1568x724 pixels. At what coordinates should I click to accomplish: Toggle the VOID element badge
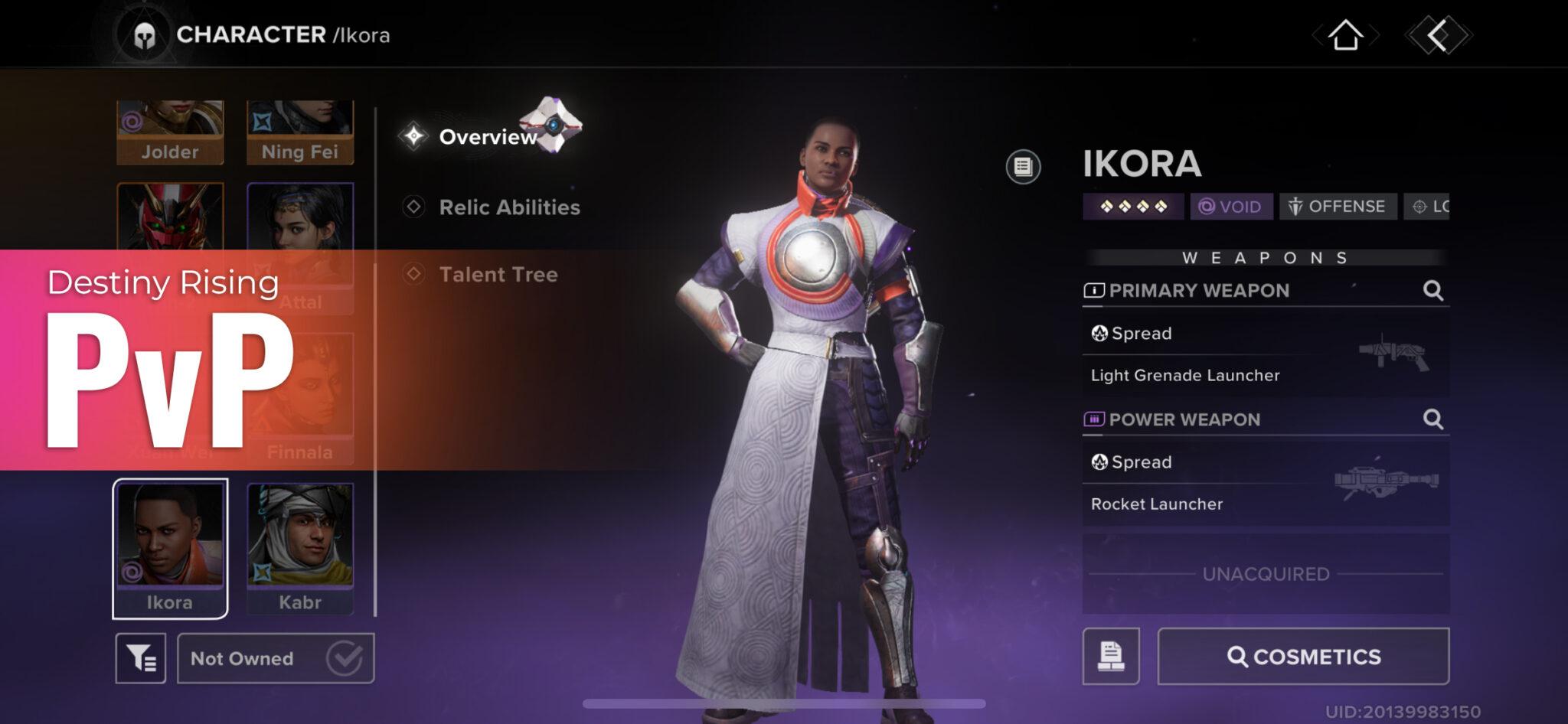pyautogui.click(x=1233, y=206)
